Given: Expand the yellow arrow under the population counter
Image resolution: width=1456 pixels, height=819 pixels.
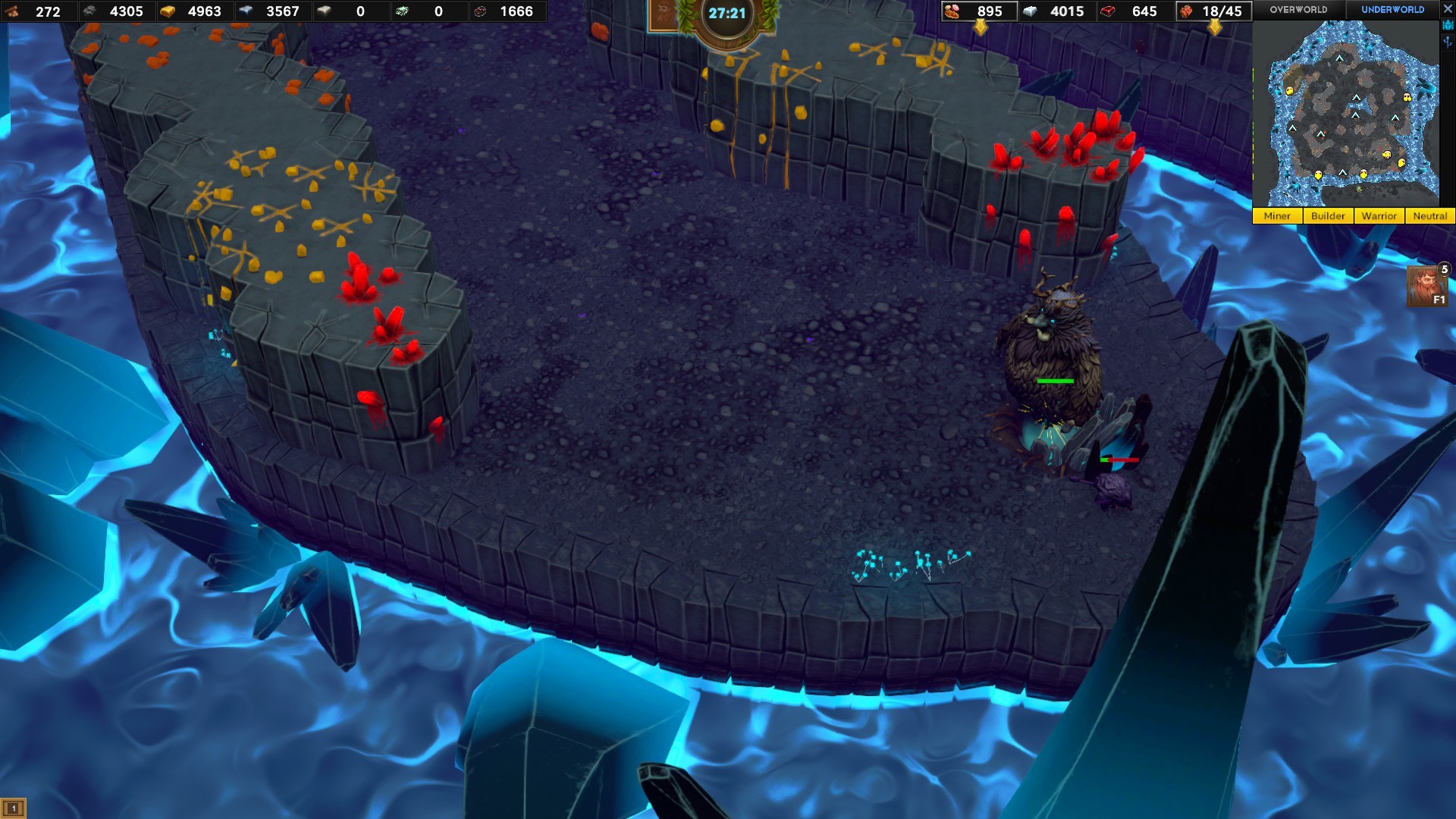Looking at the screenshot, I should click(1216, 26).
